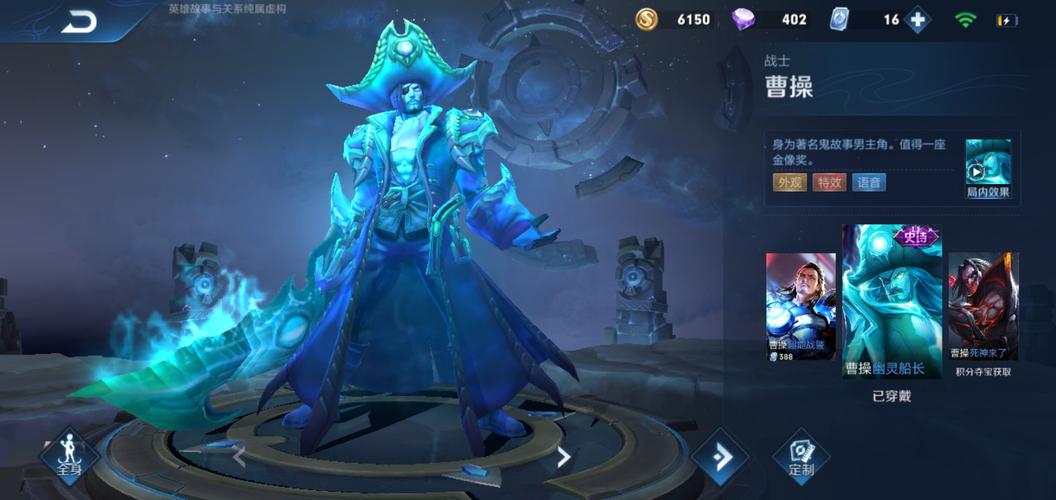Click the diamond-shaped arrow button beside 定制
The width and height of the screenshot is (1056, 500).
click(x=720, y=457)
